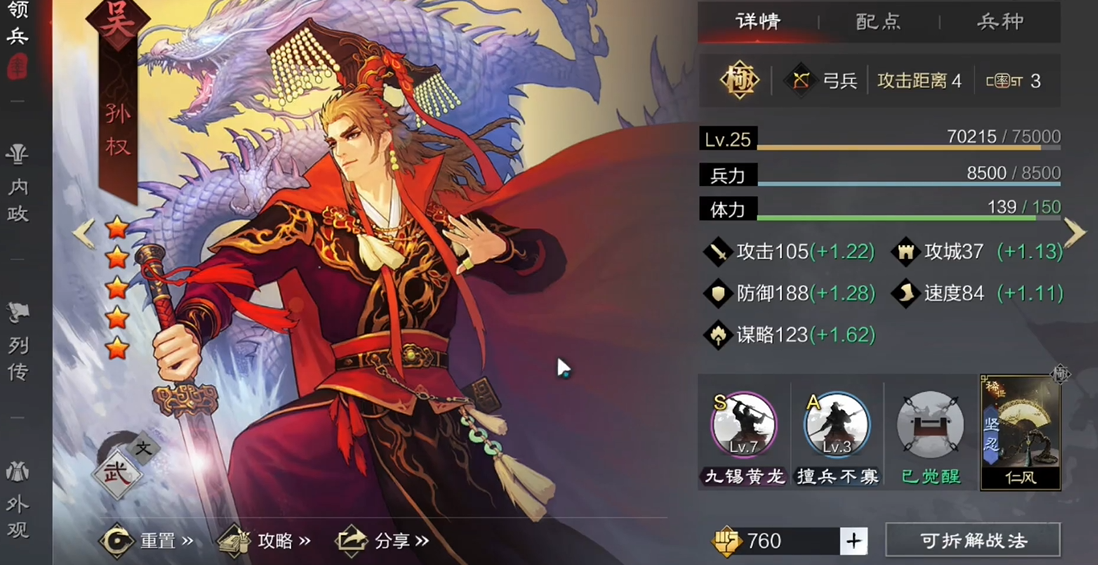Open 外观 in the left sidebar
Viewport: 1098px width, 565px height.
click(x=18, y=500)
